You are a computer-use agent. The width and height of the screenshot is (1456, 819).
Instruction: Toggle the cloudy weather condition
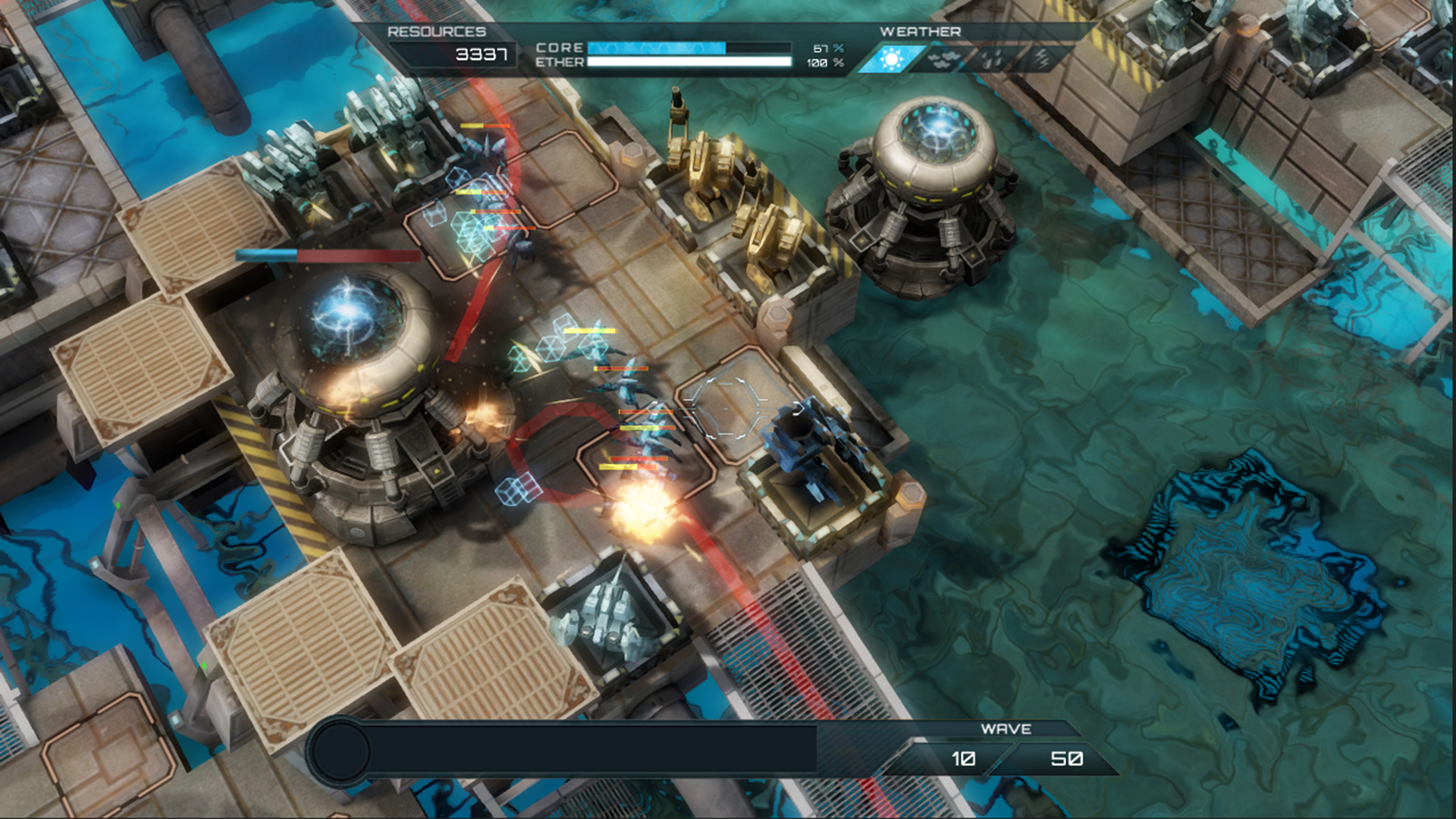tap(943, 58)
